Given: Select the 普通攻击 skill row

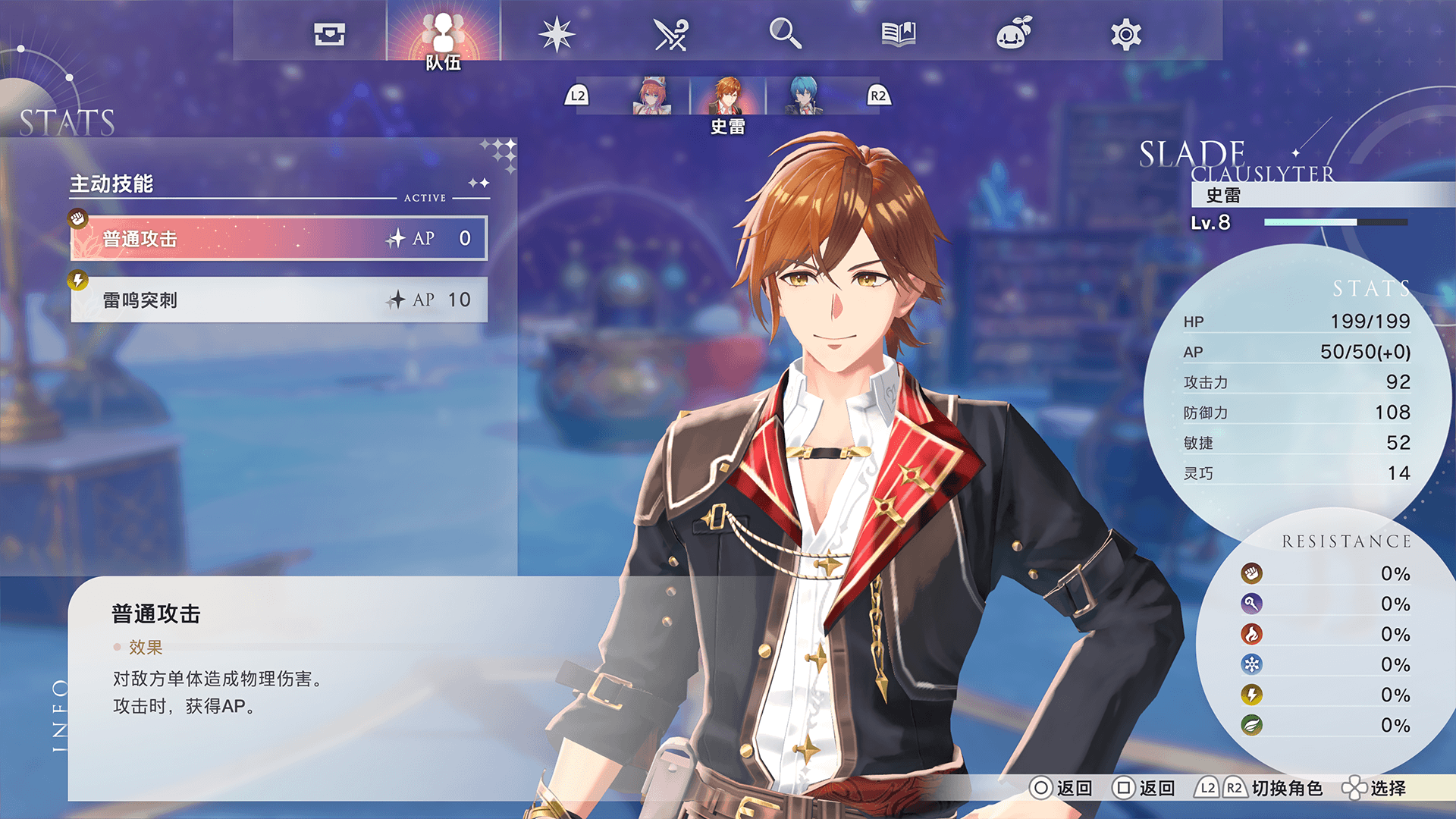Looking at the screenshot, I should (279, 239).
